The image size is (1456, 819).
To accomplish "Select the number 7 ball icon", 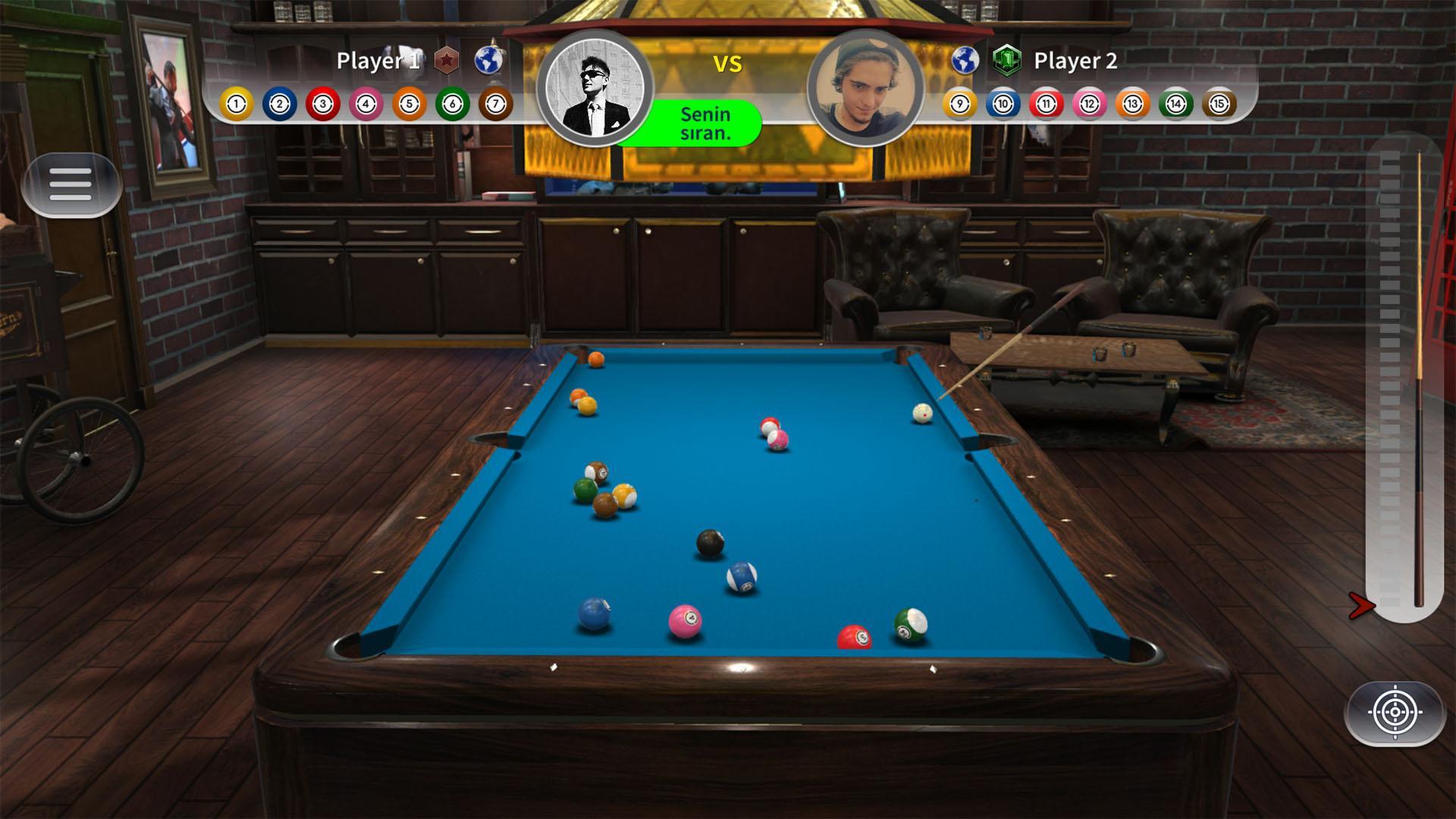I will coord(496,105).
